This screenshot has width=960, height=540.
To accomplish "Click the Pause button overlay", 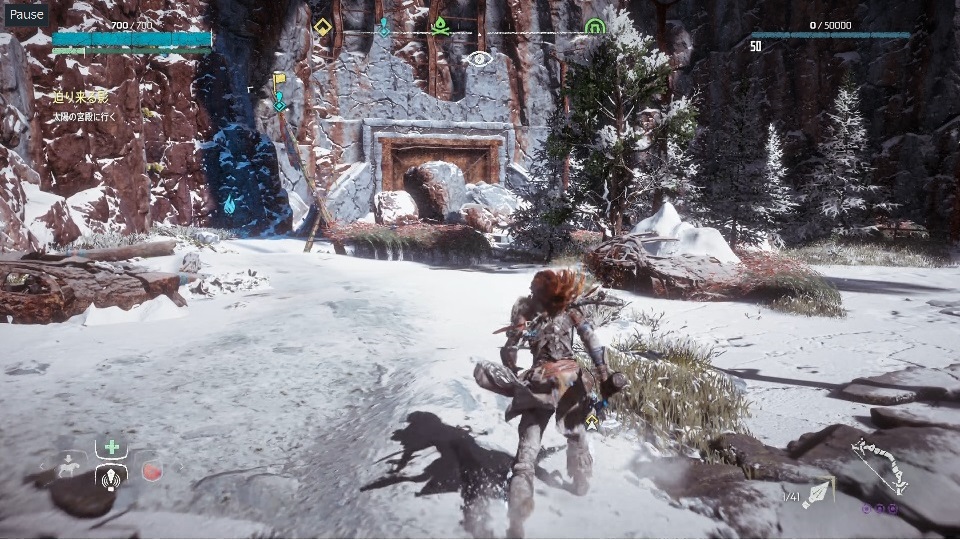I will pos(27,14).
